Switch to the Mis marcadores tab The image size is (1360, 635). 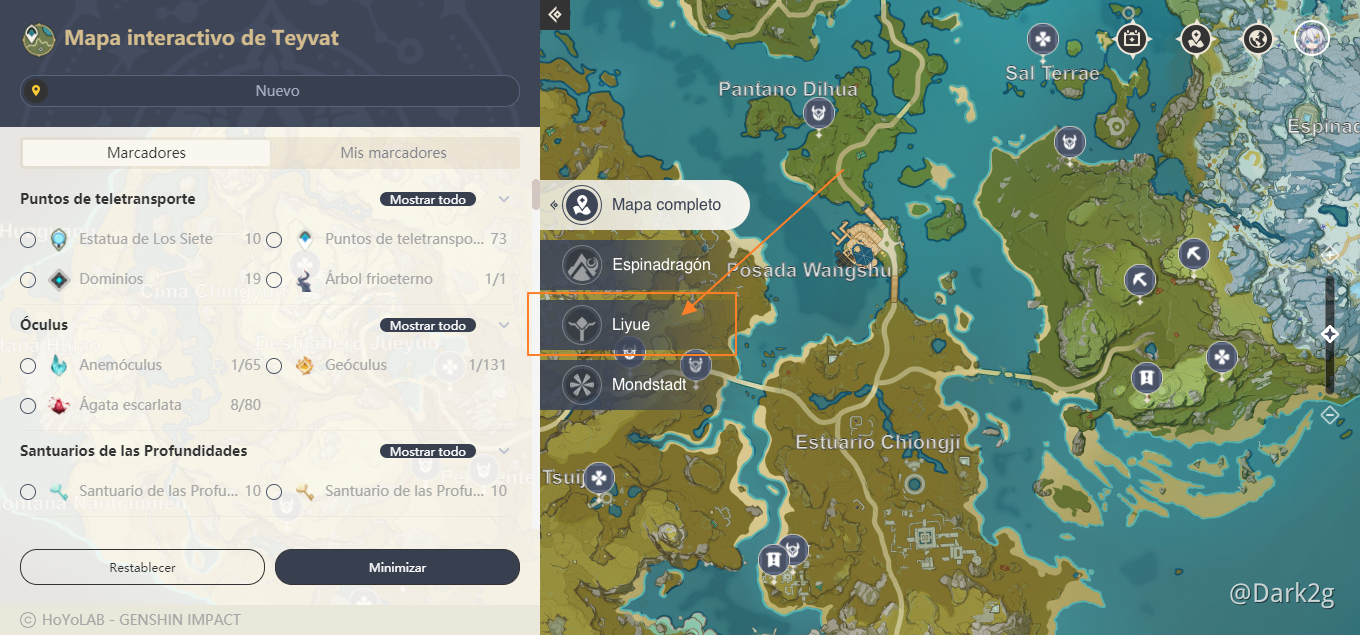click(394, 153)
